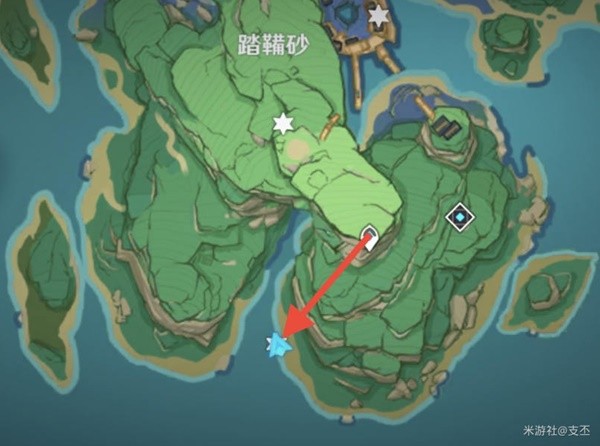Image resolution: width=600 pixels, height=446 pixels.
Task: Select the white star marker over the blue structure
Action: pos(378,16)
